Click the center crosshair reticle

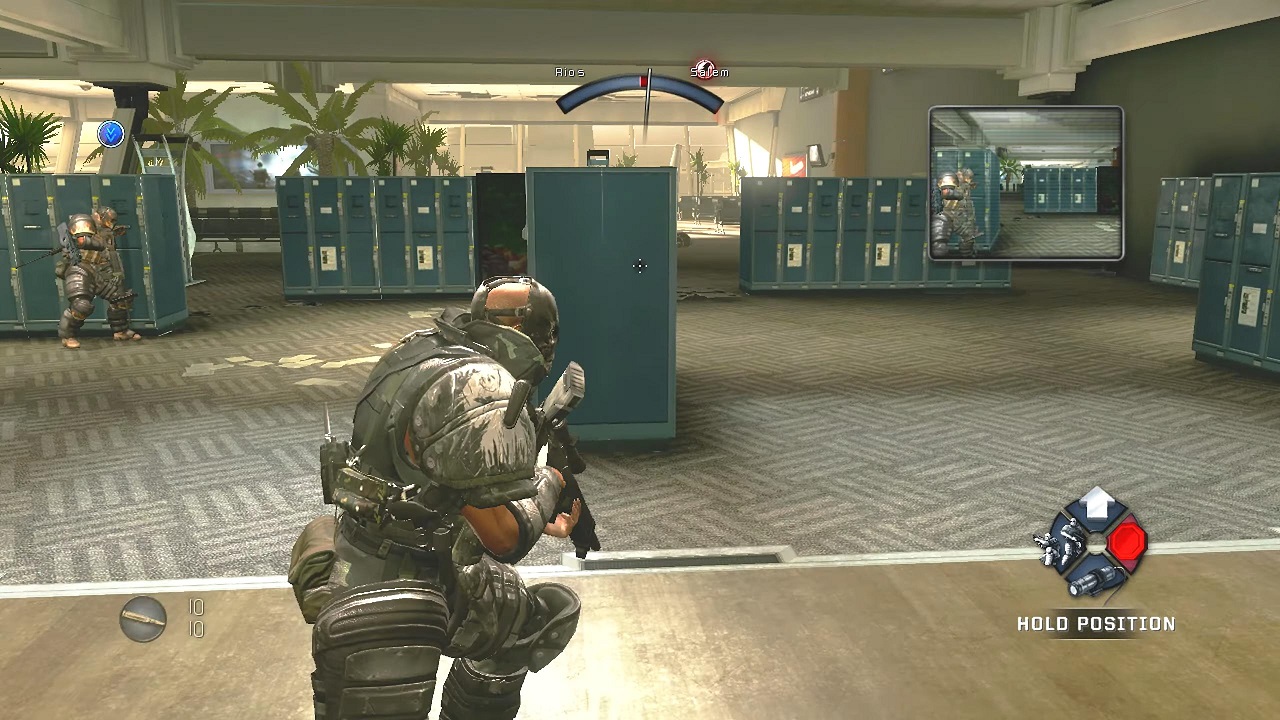pyautogui.click(x=639, y=266)
